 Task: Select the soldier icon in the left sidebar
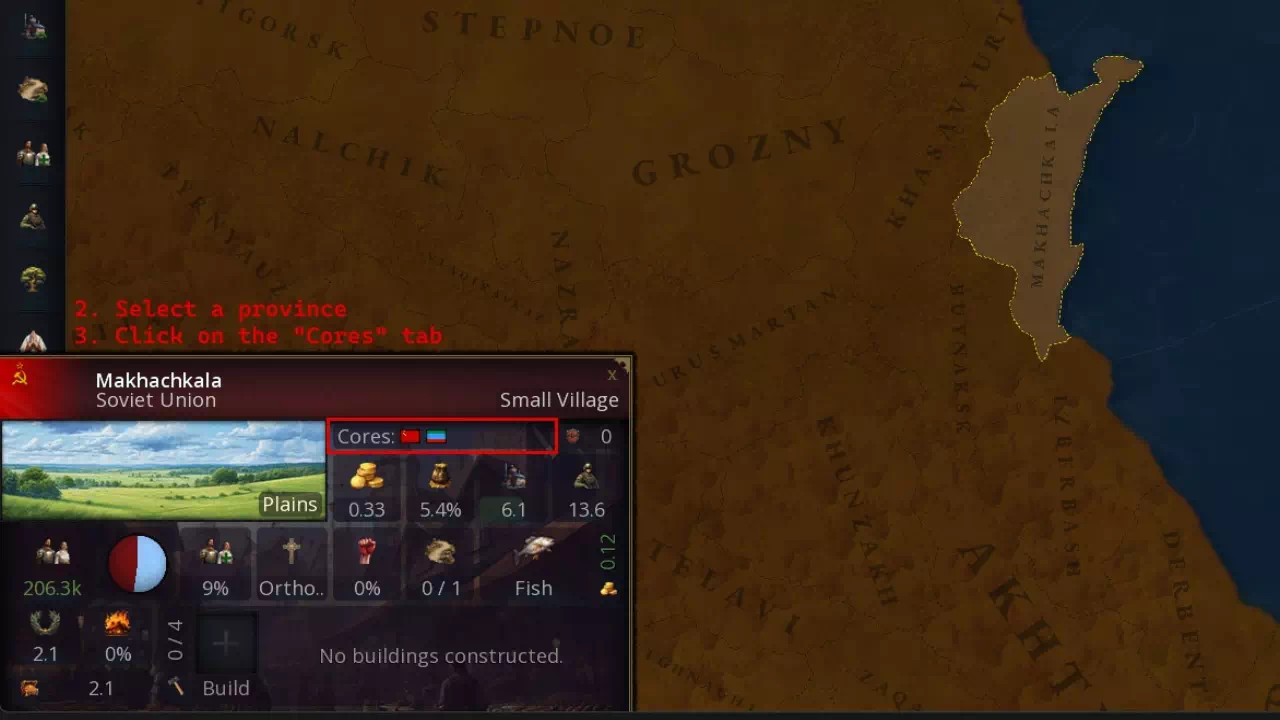[33, 216]
